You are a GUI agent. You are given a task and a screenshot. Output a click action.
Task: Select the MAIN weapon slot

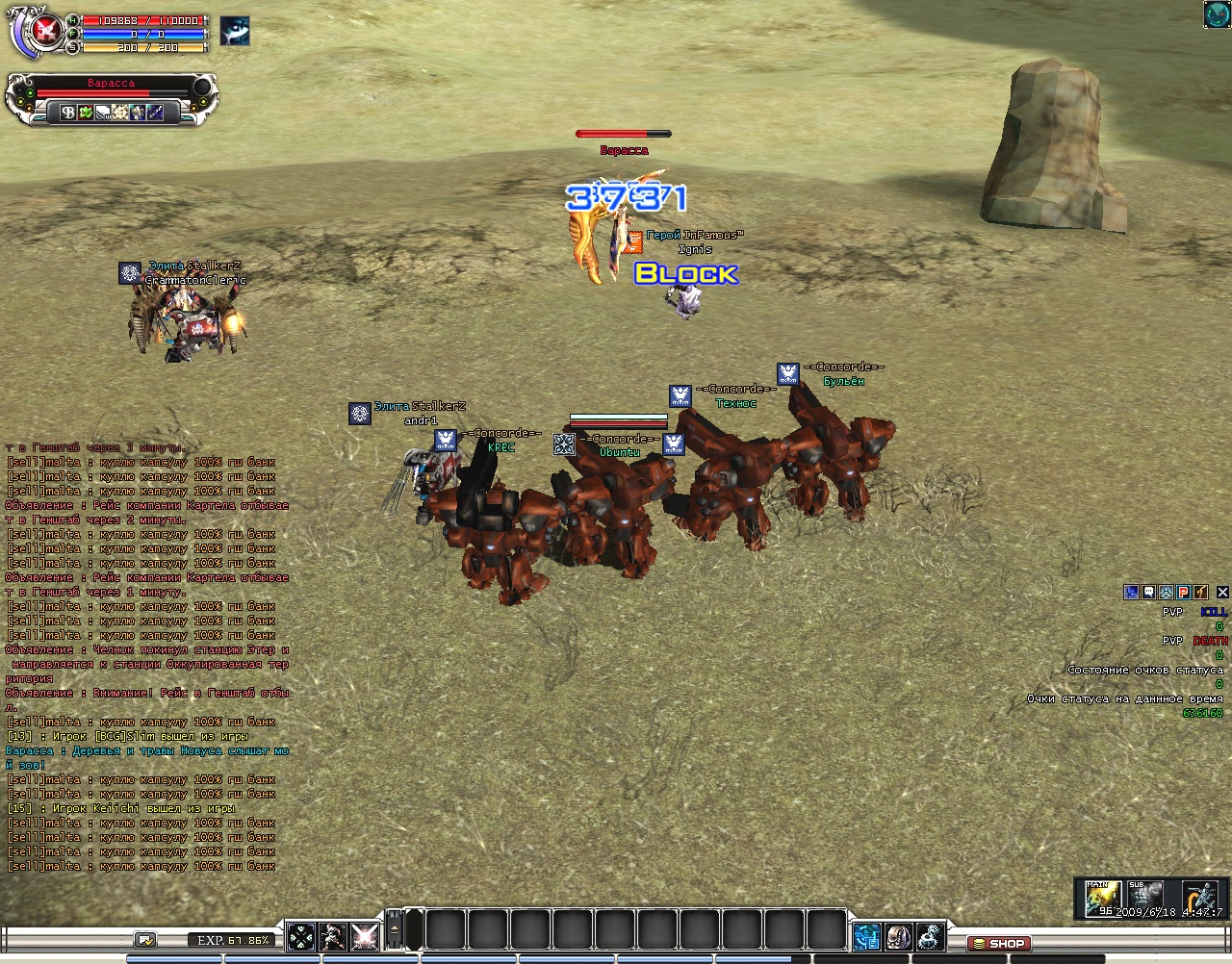click(1103, 898)
